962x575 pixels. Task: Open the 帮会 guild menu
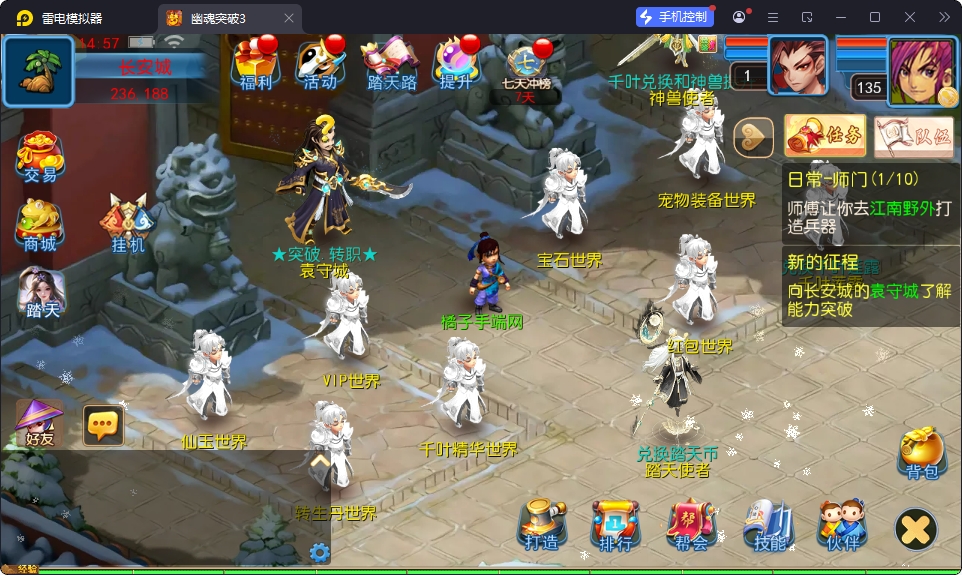coord(691,524)
